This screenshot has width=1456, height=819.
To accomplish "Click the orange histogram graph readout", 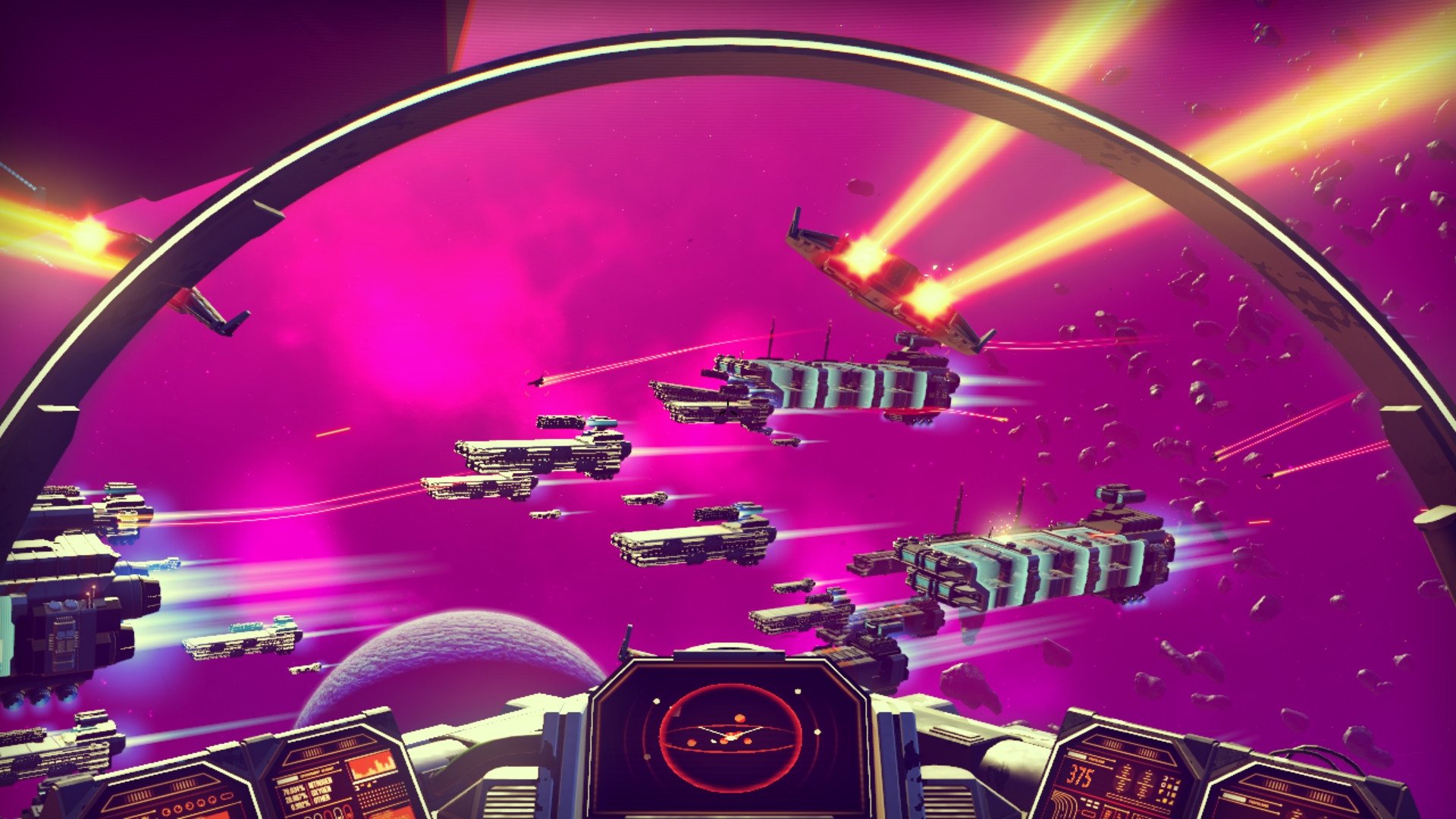I will [x=372, y=766].
